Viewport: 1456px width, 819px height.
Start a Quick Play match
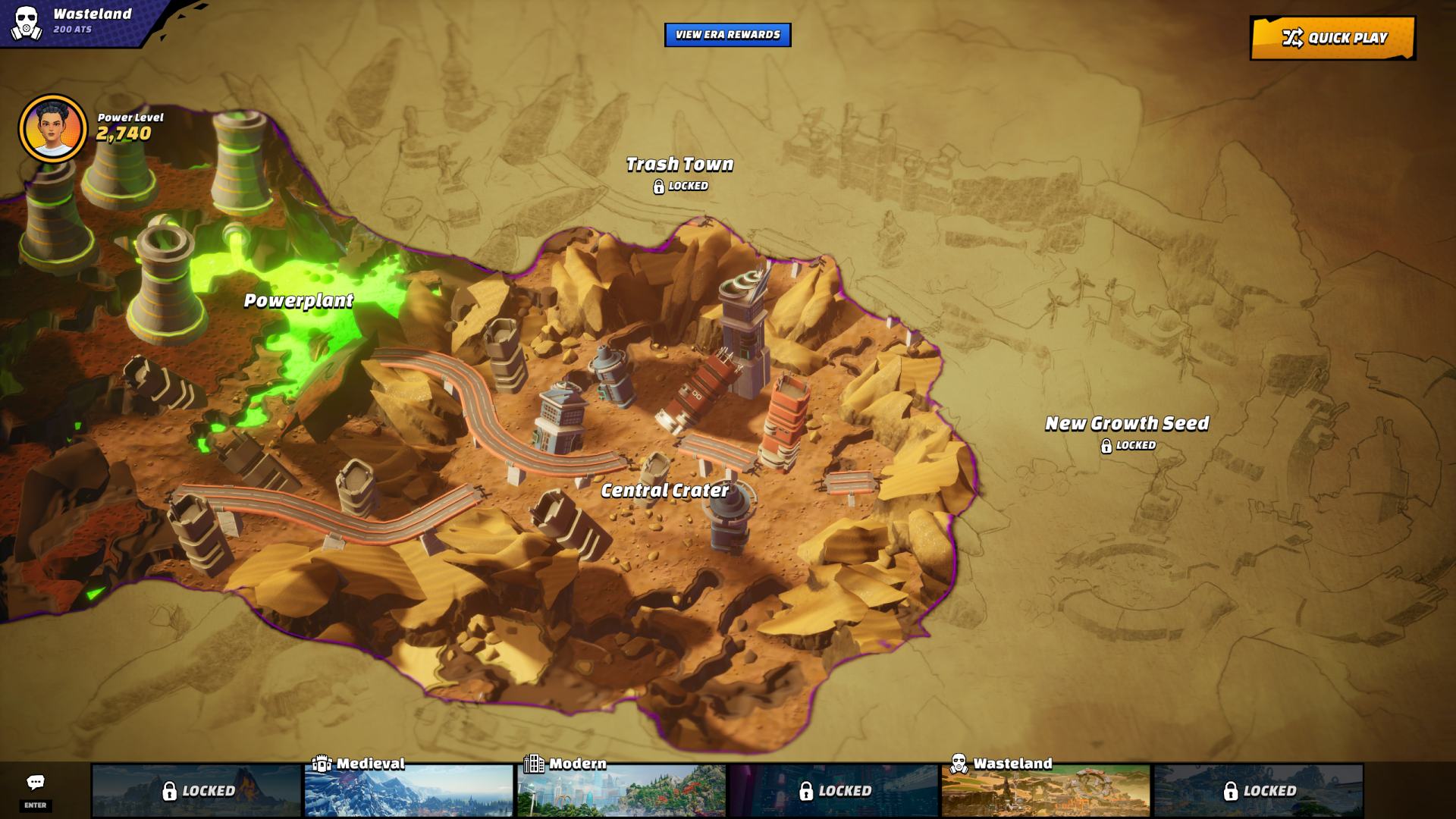[x=1332, y=38]
